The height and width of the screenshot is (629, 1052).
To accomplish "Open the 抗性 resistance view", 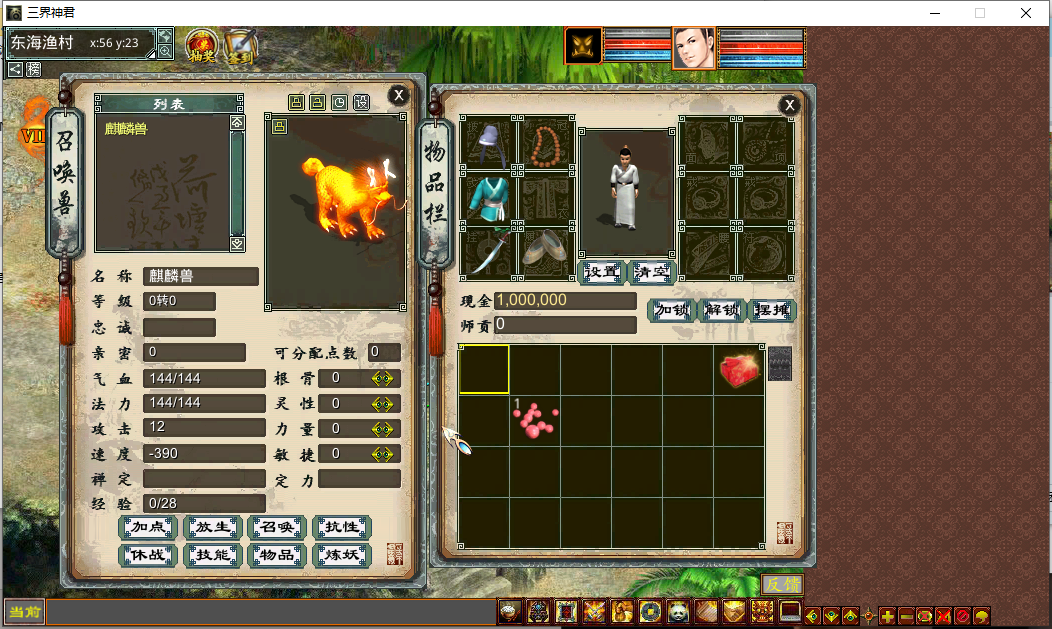I will tap(342, 527).
